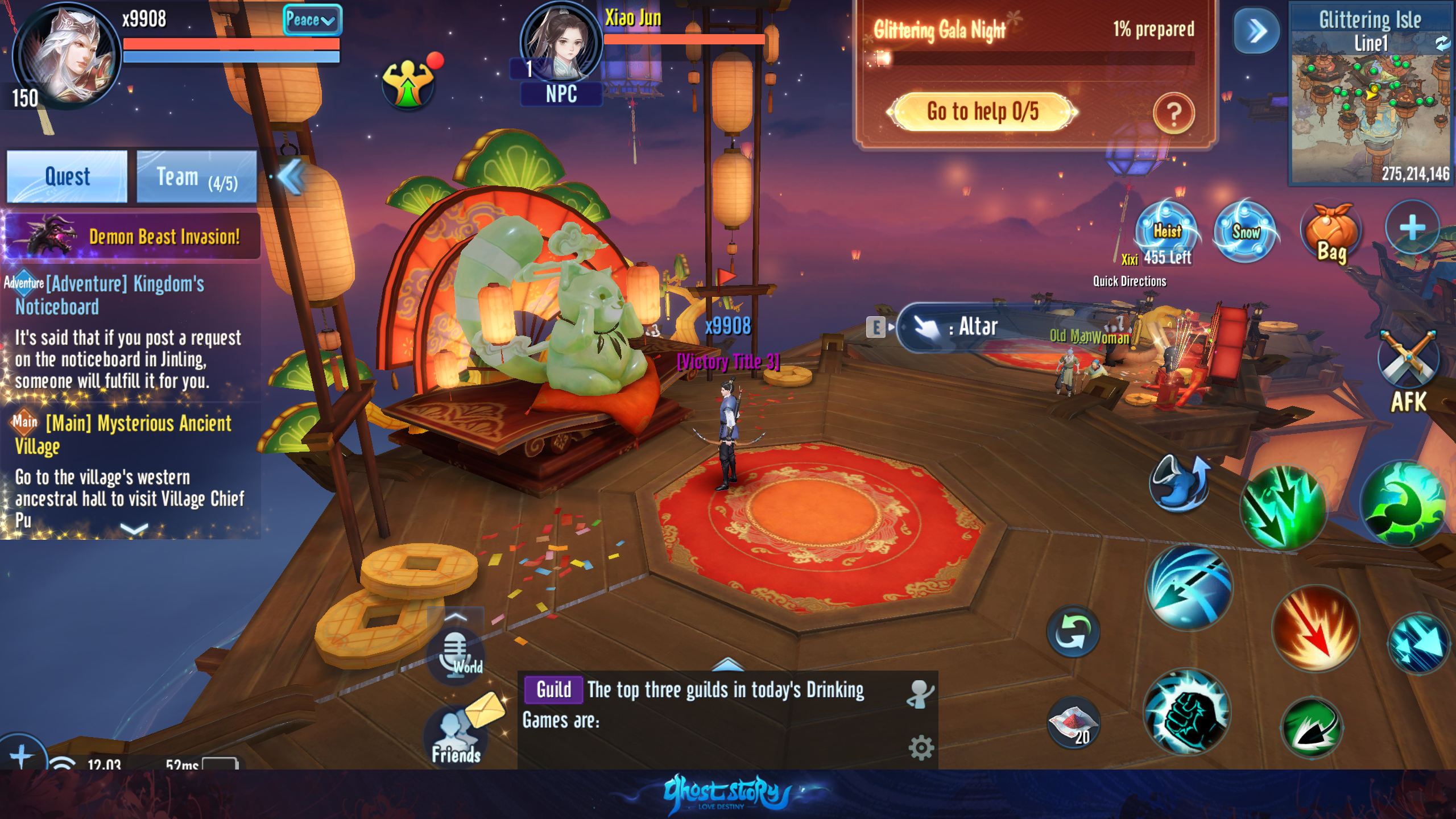Open the Peace mode dropdown
The width and height of the screenshot is (1456, 819).
coord(312,20)
